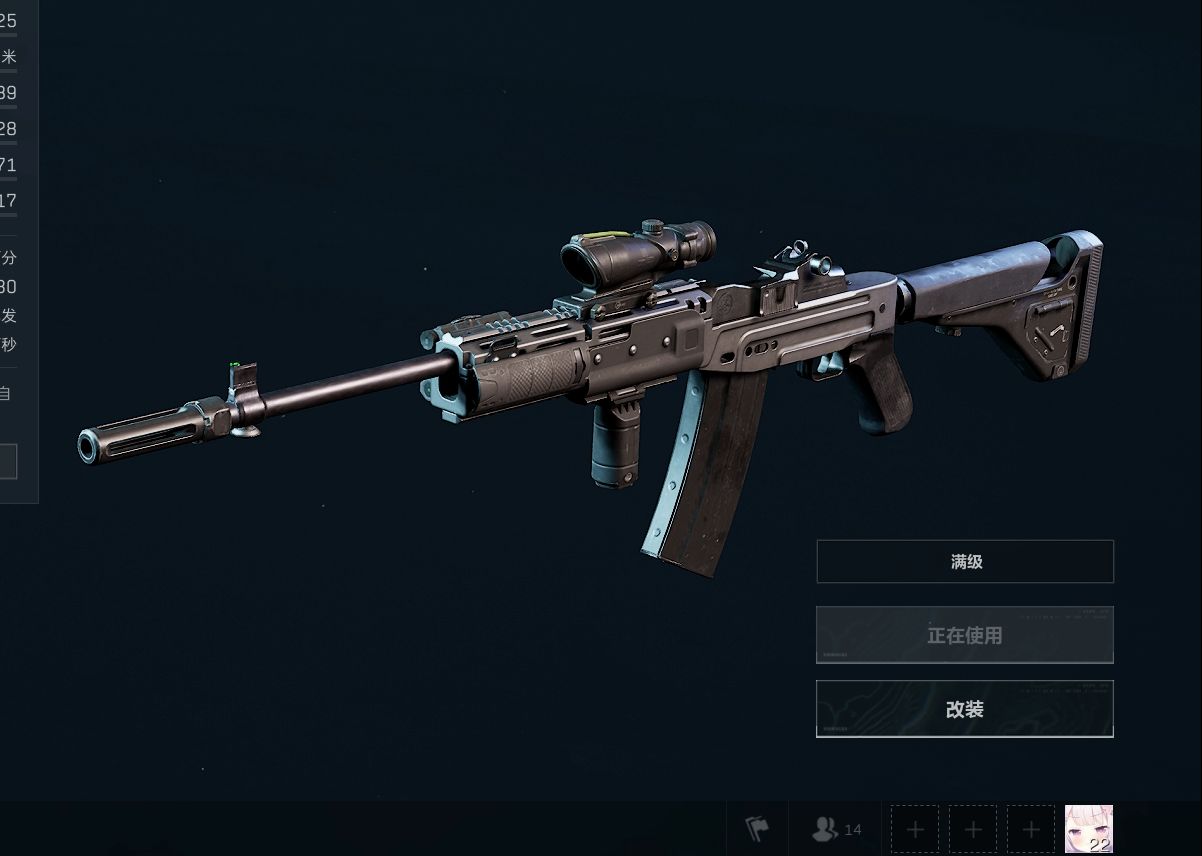This screenshot has height=856, width=1202.
Task: Open the anime girl player avatar
Action: pos(1088,829)
